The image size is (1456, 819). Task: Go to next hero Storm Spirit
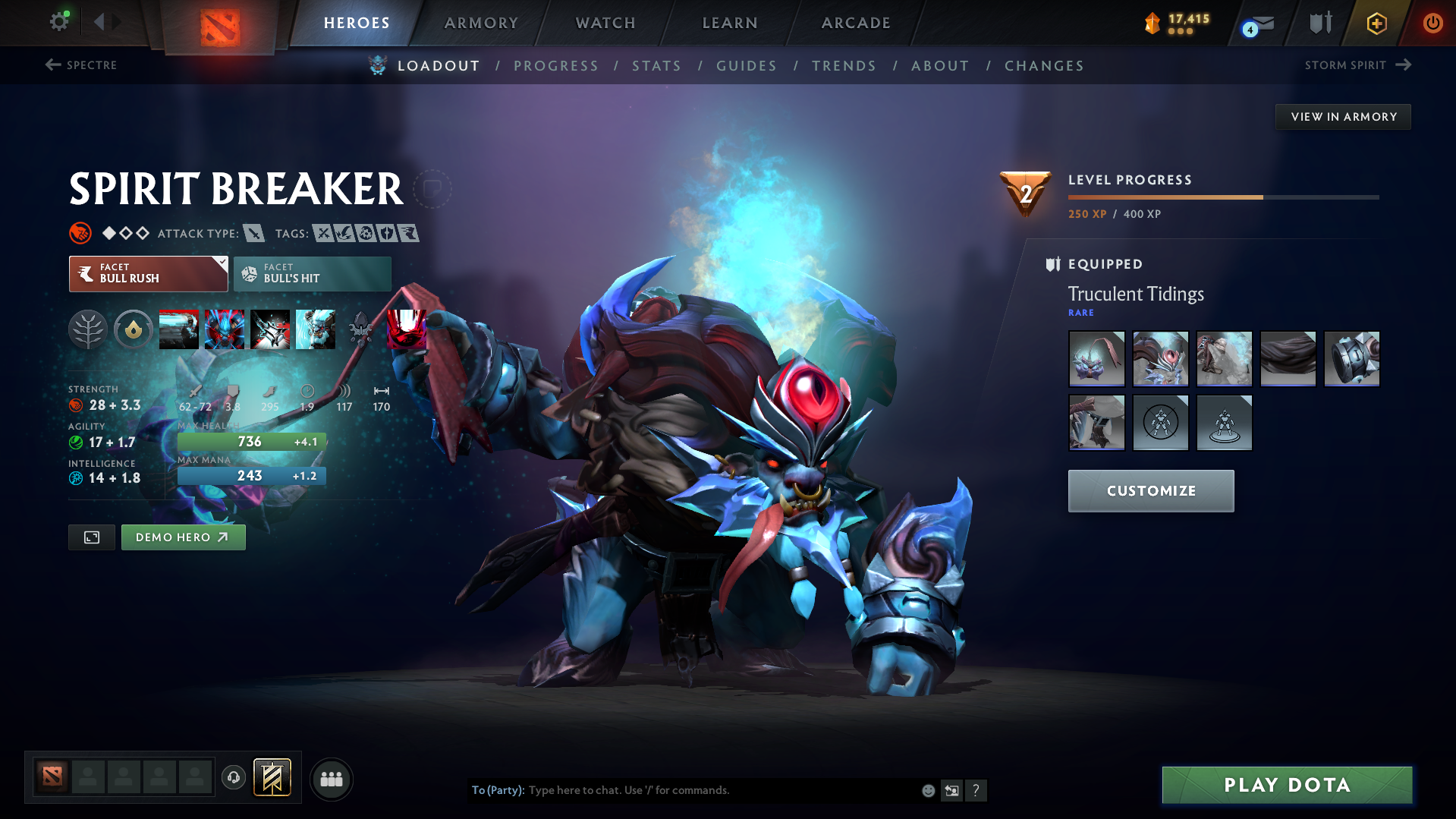click(x=1357, y=65)
